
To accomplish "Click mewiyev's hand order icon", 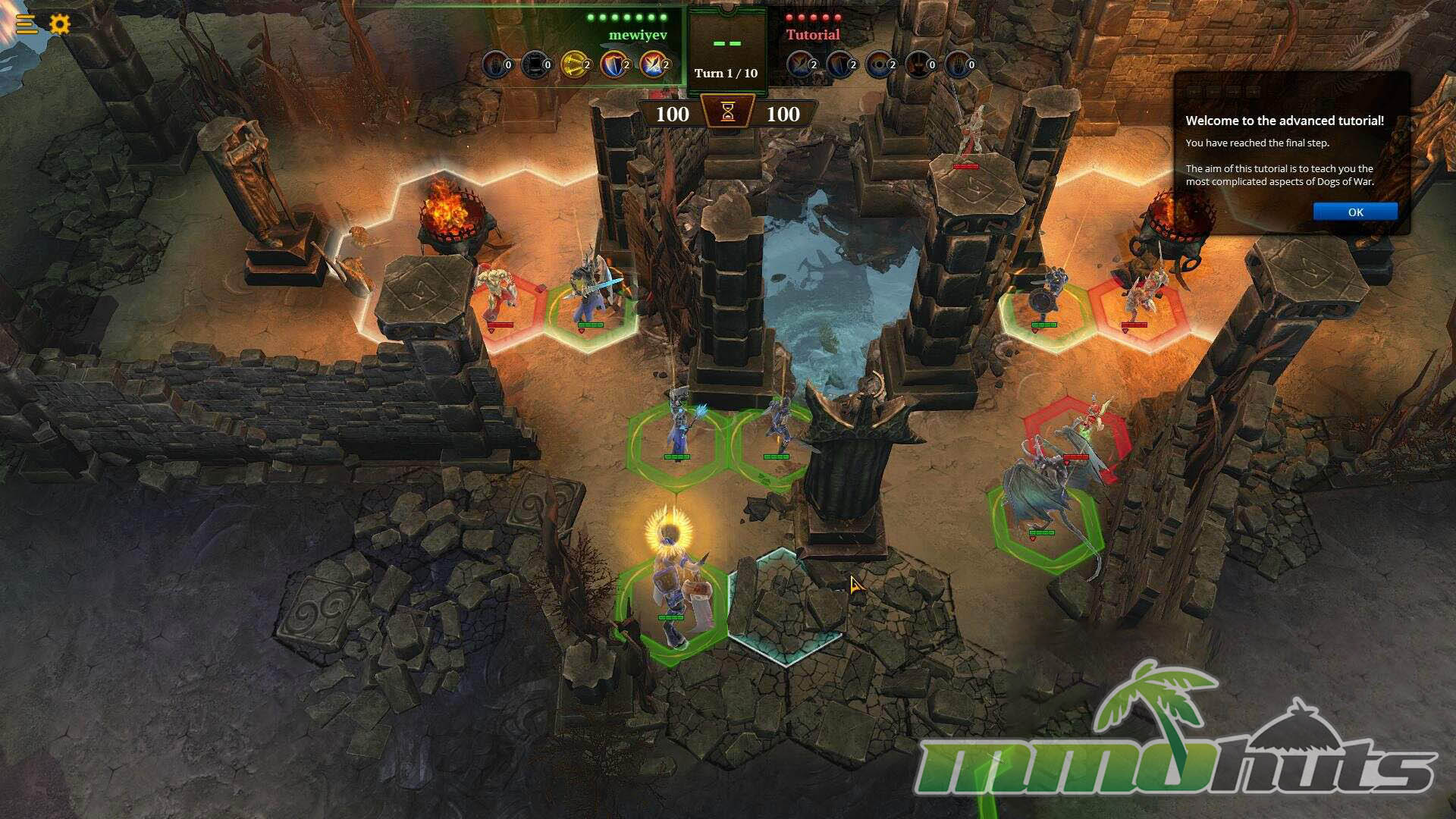I will (x=496, y=64).
